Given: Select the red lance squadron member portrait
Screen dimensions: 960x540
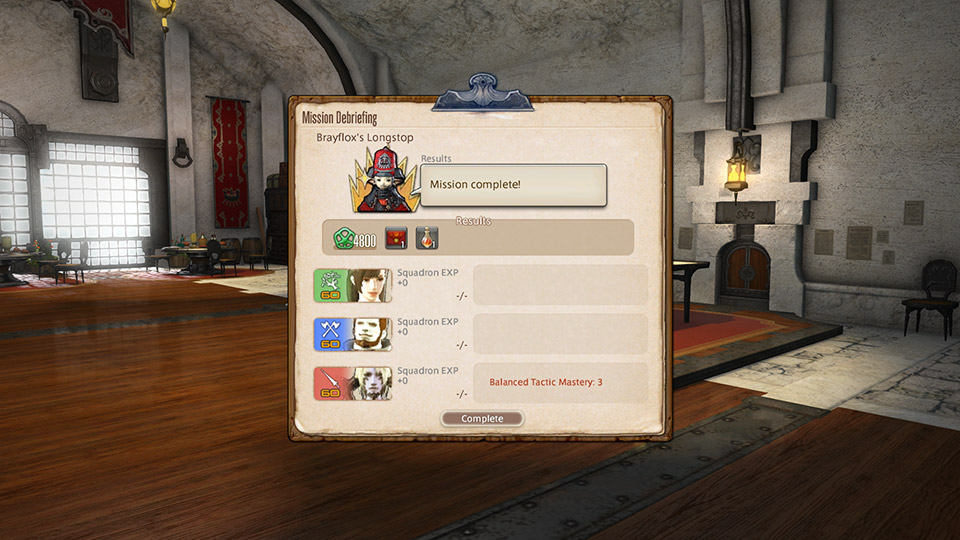Looking at the screenshot, I should (353, 383).
